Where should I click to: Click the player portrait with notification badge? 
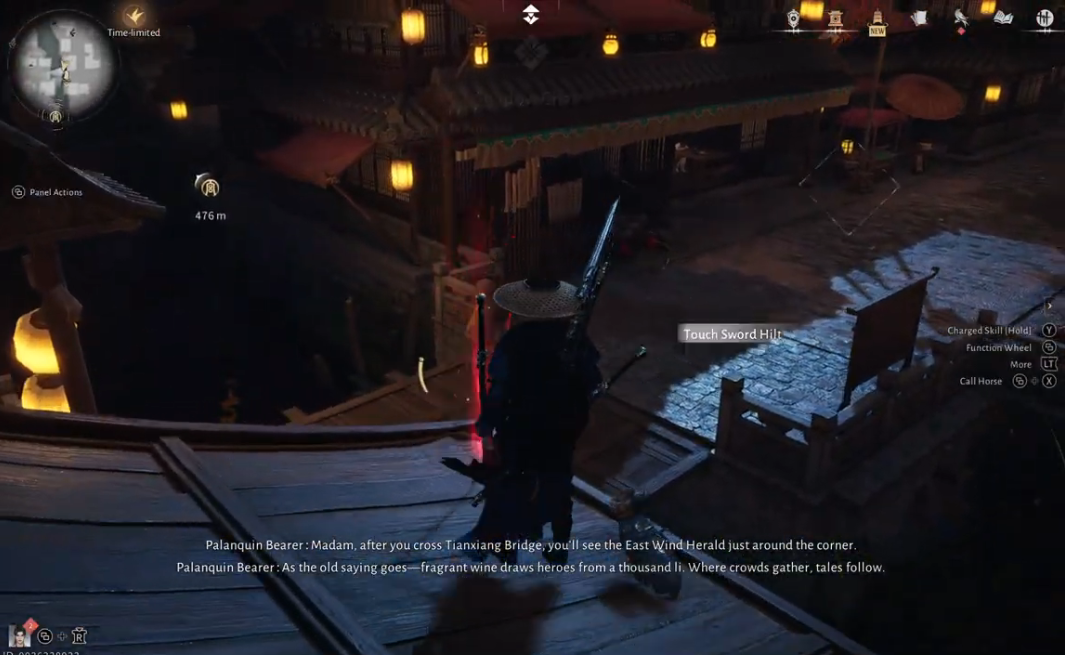(x=18, y=635)
